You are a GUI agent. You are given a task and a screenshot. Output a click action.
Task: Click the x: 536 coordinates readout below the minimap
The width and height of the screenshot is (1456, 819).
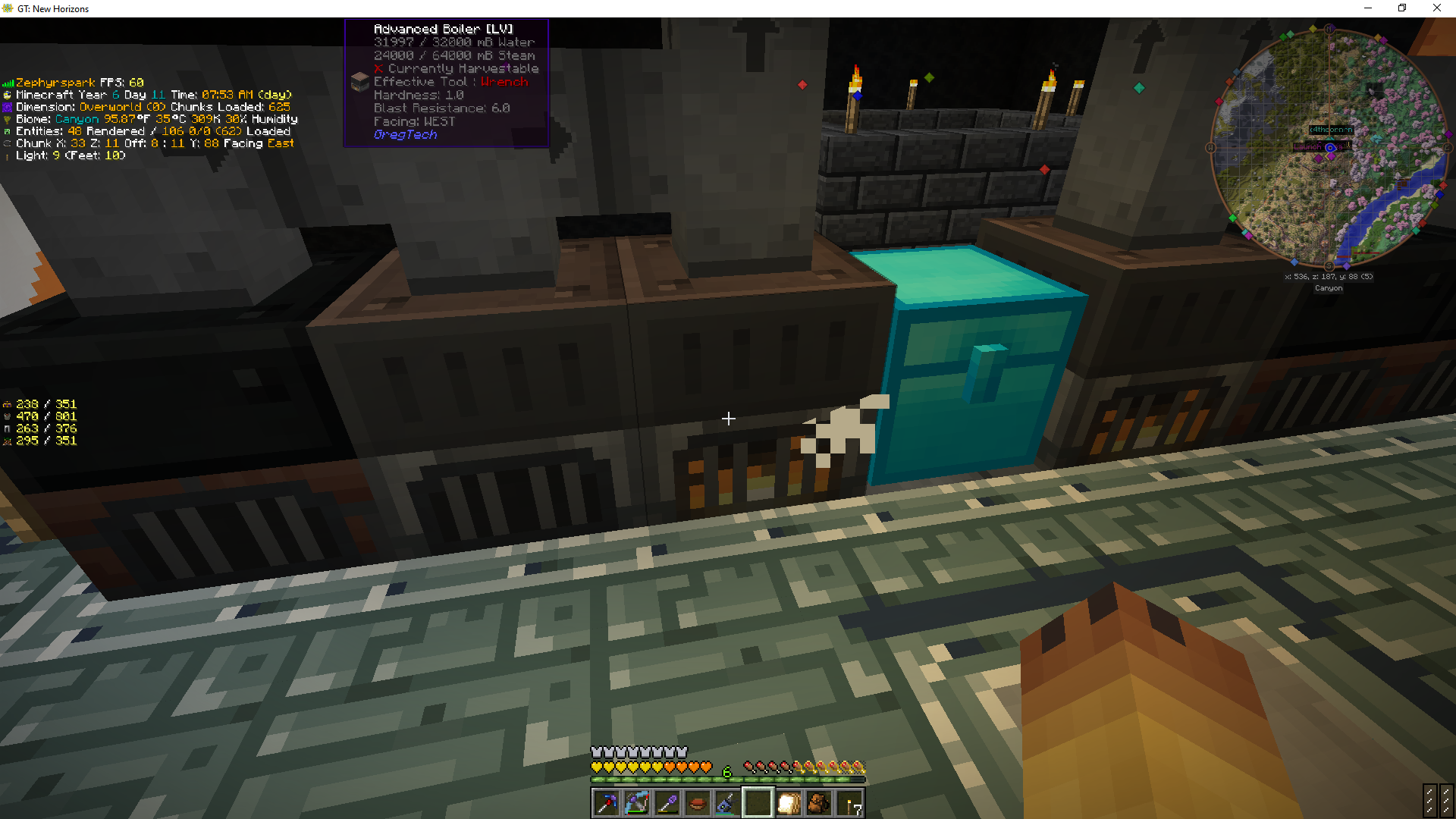point(1327,276)
